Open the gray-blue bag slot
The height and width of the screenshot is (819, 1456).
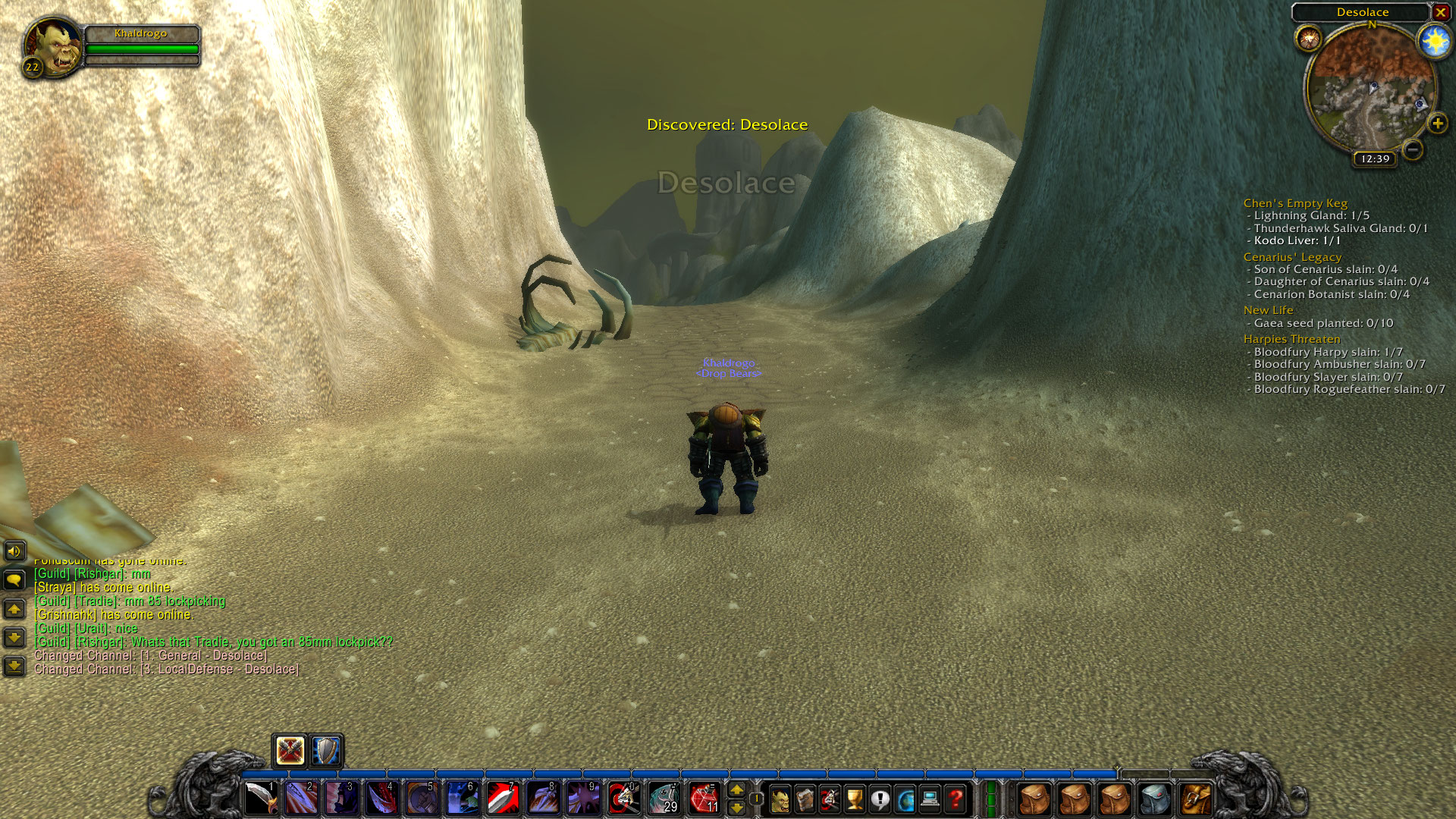(x=1155, y=799)
